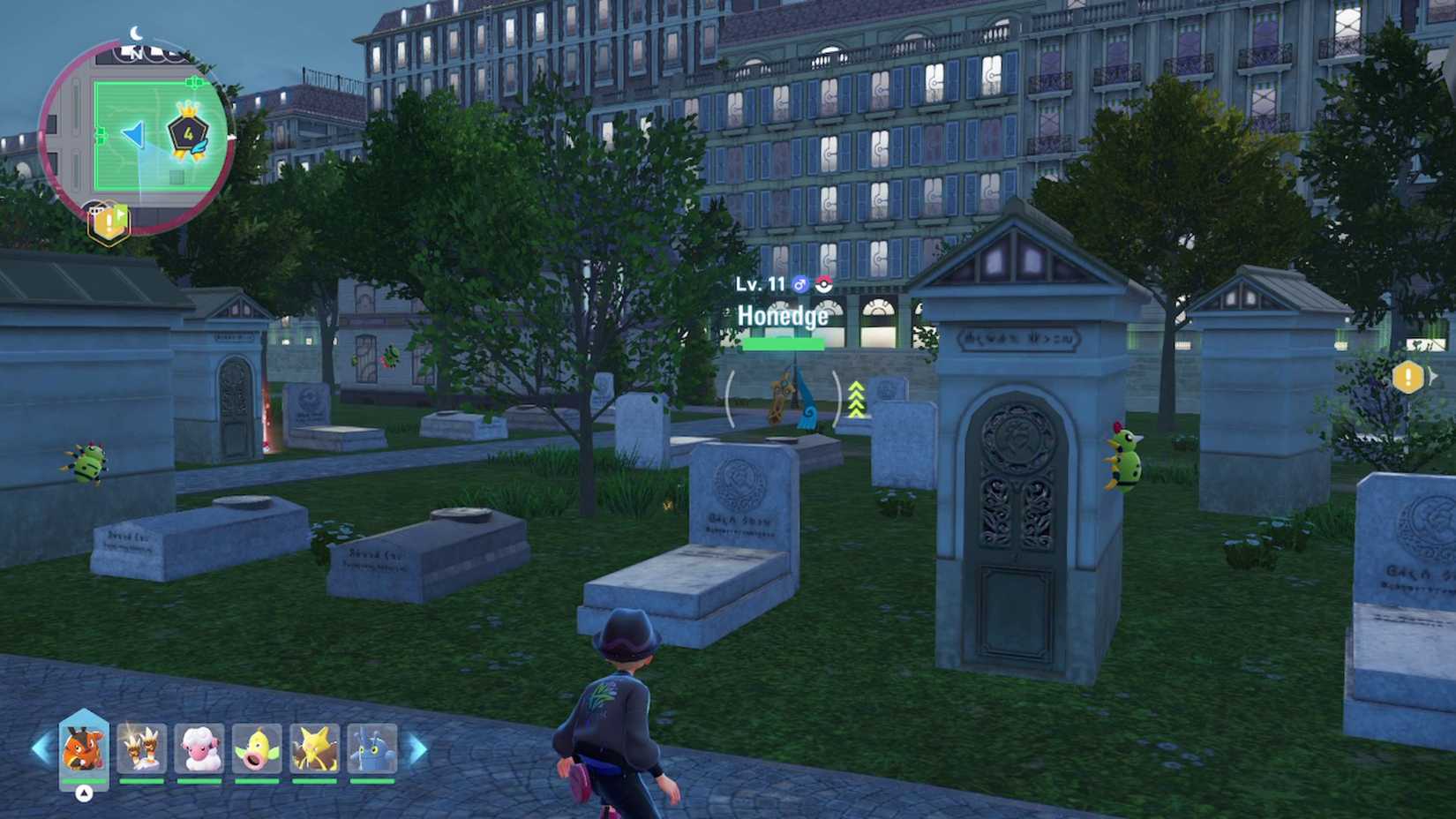The image size is (1456, 819).
Task: Click the yellow exclamation marker on the right edge
Action: [1407, 375]
